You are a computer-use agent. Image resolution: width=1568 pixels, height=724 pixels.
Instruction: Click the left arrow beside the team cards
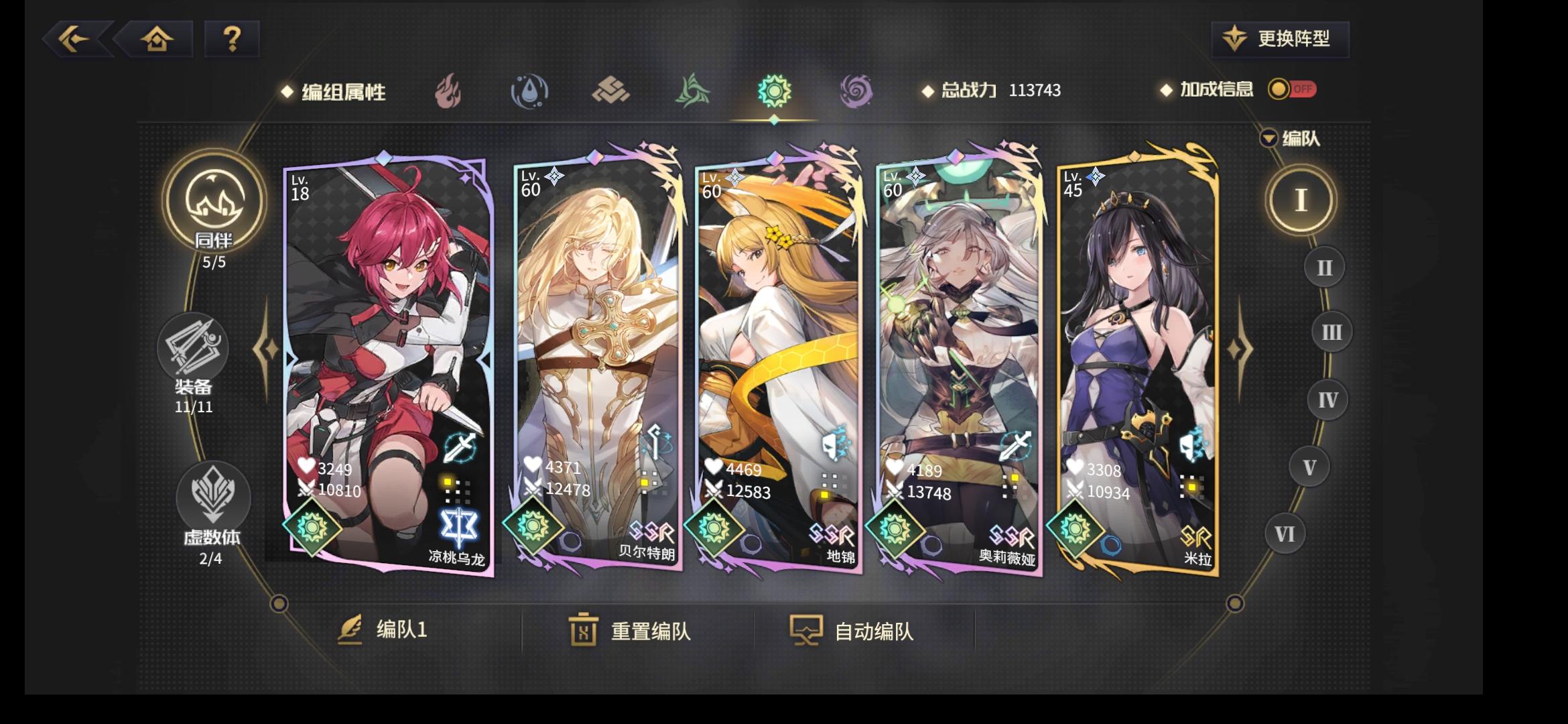(x=267, y=348)
